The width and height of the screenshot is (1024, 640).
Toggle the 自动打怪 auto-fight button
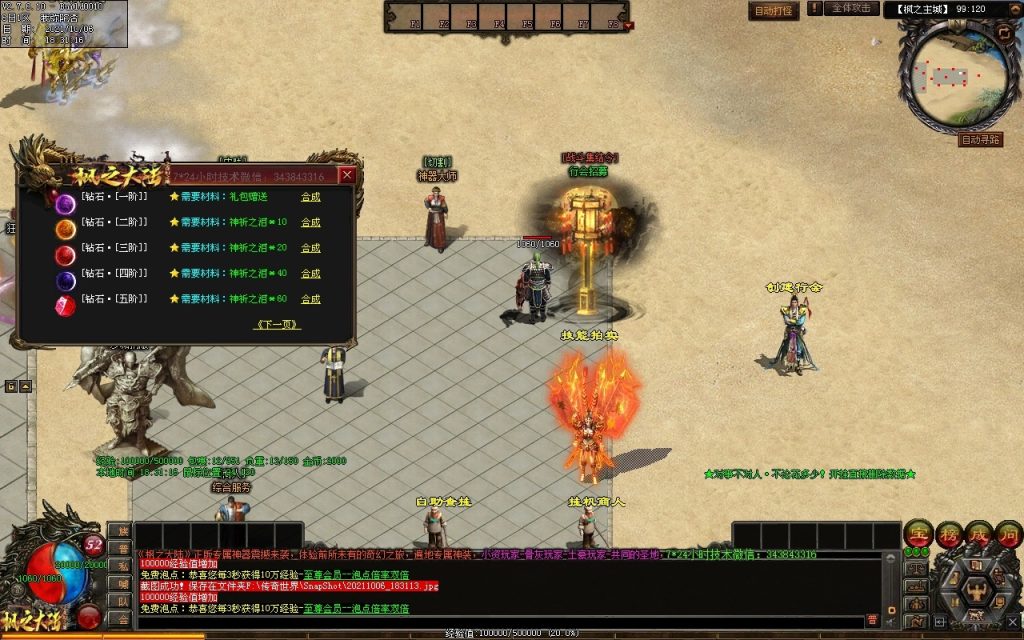(773, 10)
